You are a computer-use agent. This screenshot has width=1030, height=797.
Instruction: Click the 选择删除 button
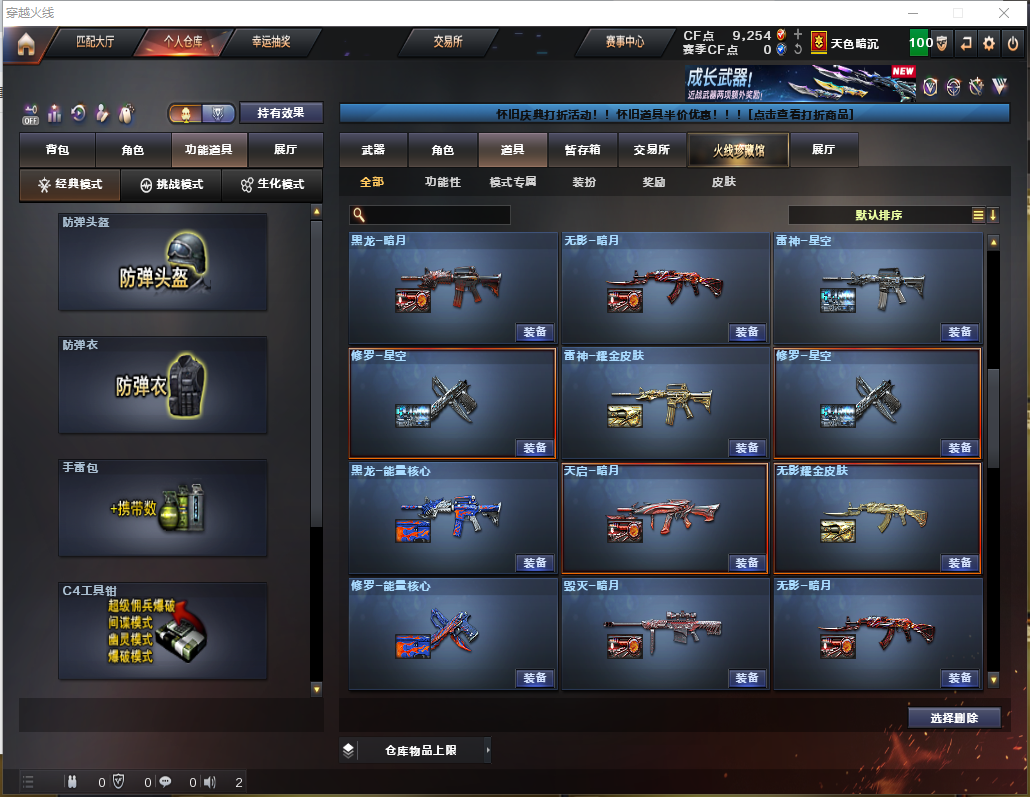pos(954,718)
